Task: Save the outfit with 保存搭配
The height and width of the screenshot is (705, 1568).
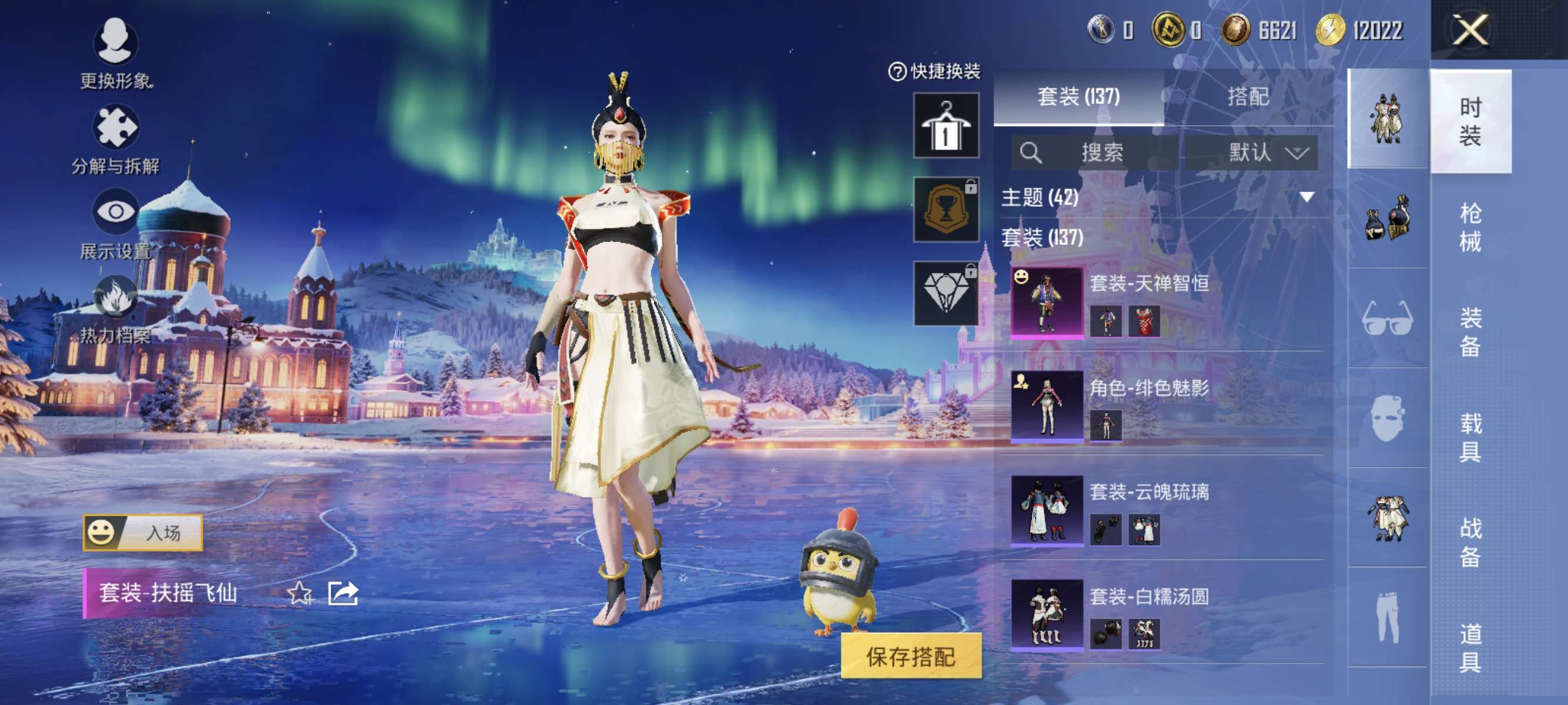Action: coord(911,656)
